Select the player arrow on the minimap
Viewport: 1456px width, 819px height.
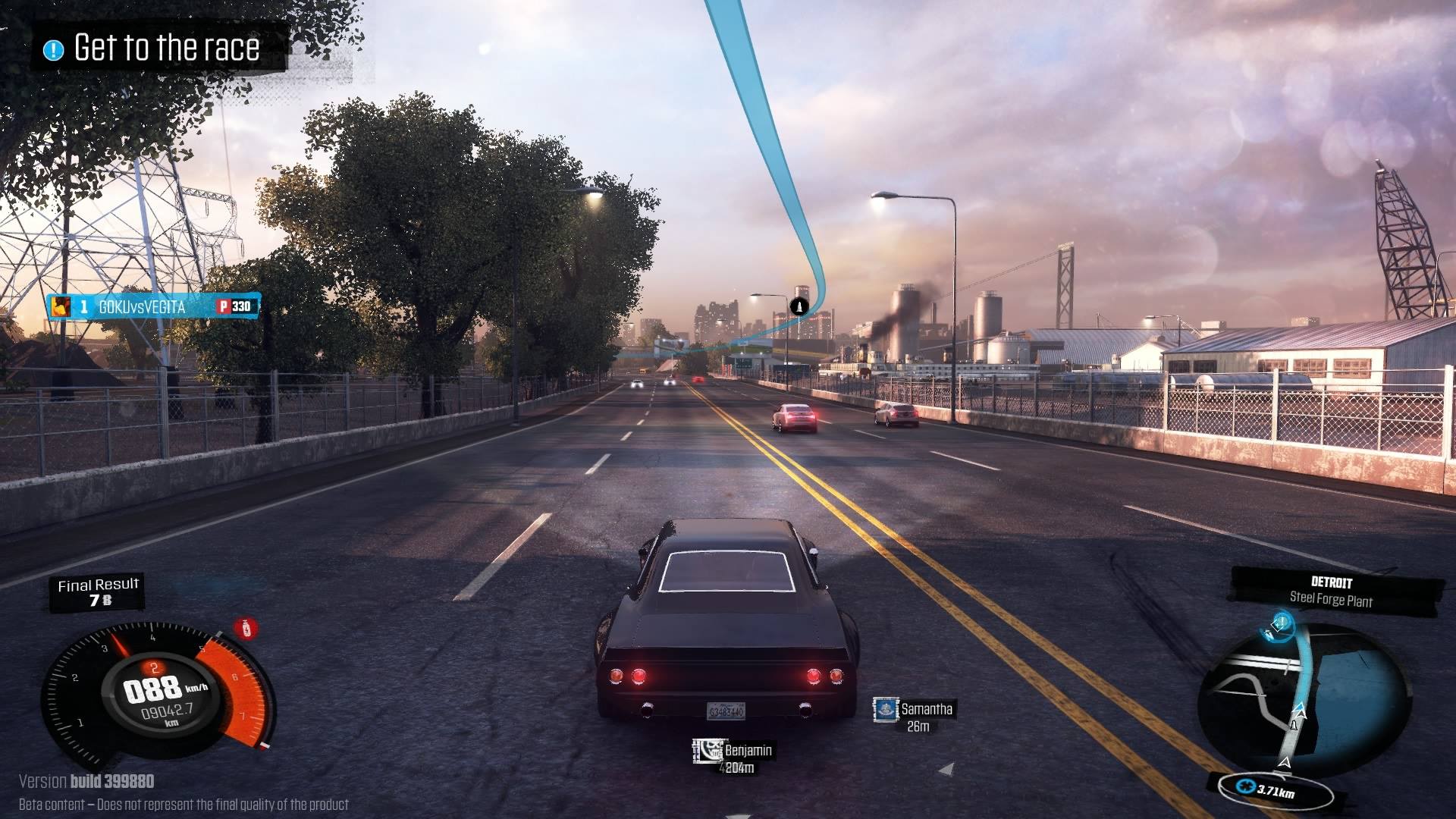tap(1285, 762)
